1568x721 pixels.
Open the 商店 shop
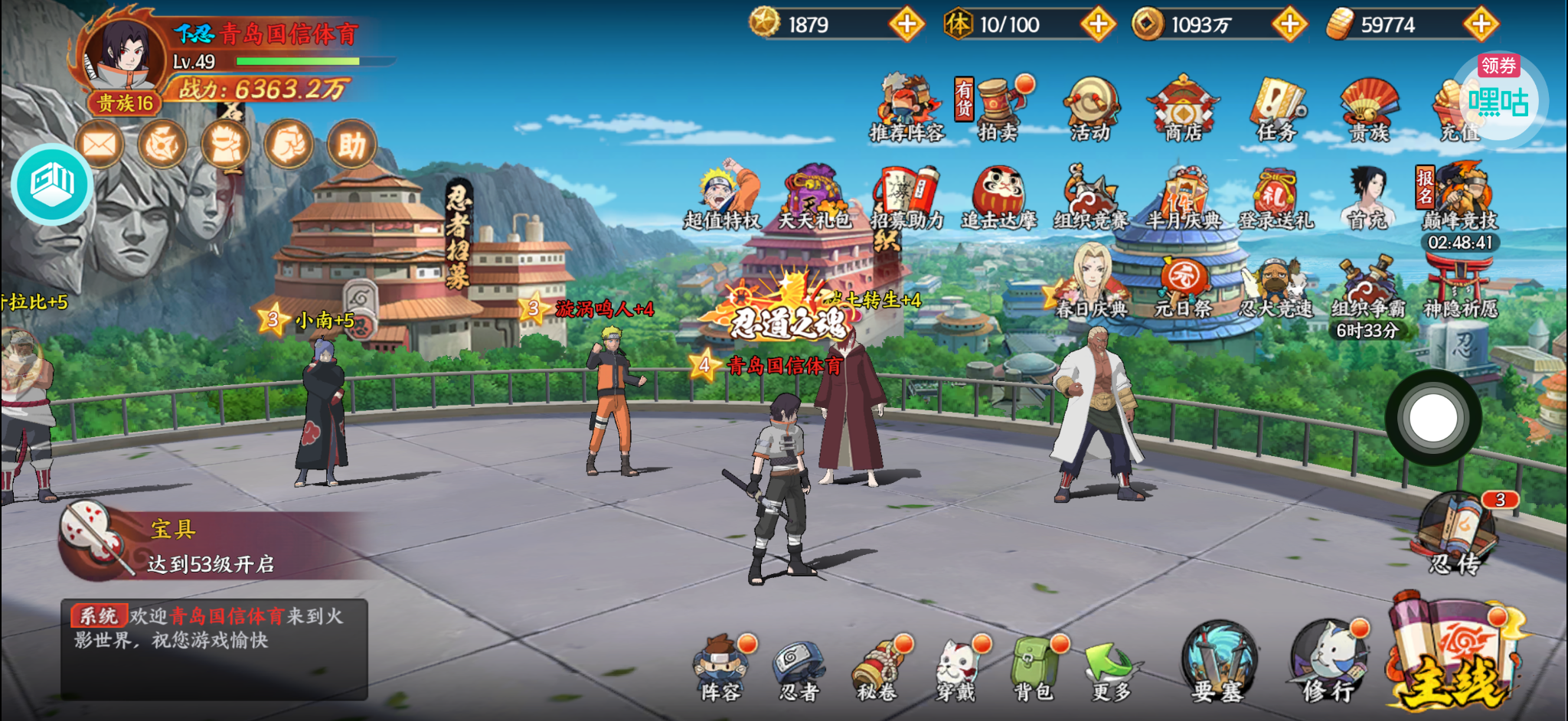click(1183, 109)
